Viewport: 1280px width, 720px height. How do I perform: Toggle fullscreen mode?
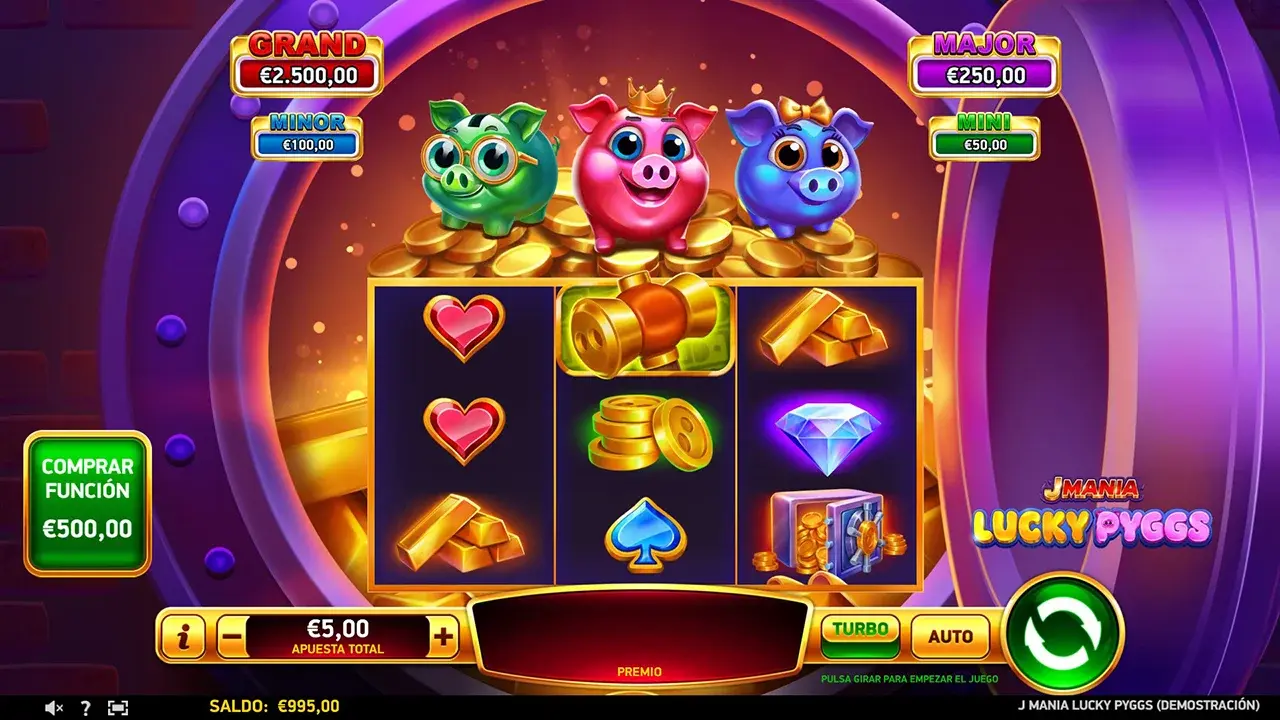pos(118,708)
